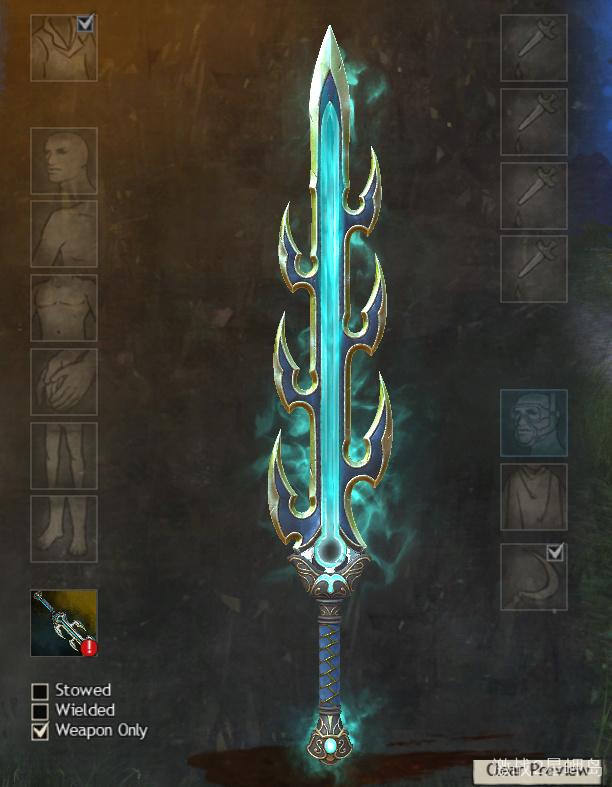Screen dimensions: 612x787
Task: Choose the chest armor slot
Action: click(64, 308)
